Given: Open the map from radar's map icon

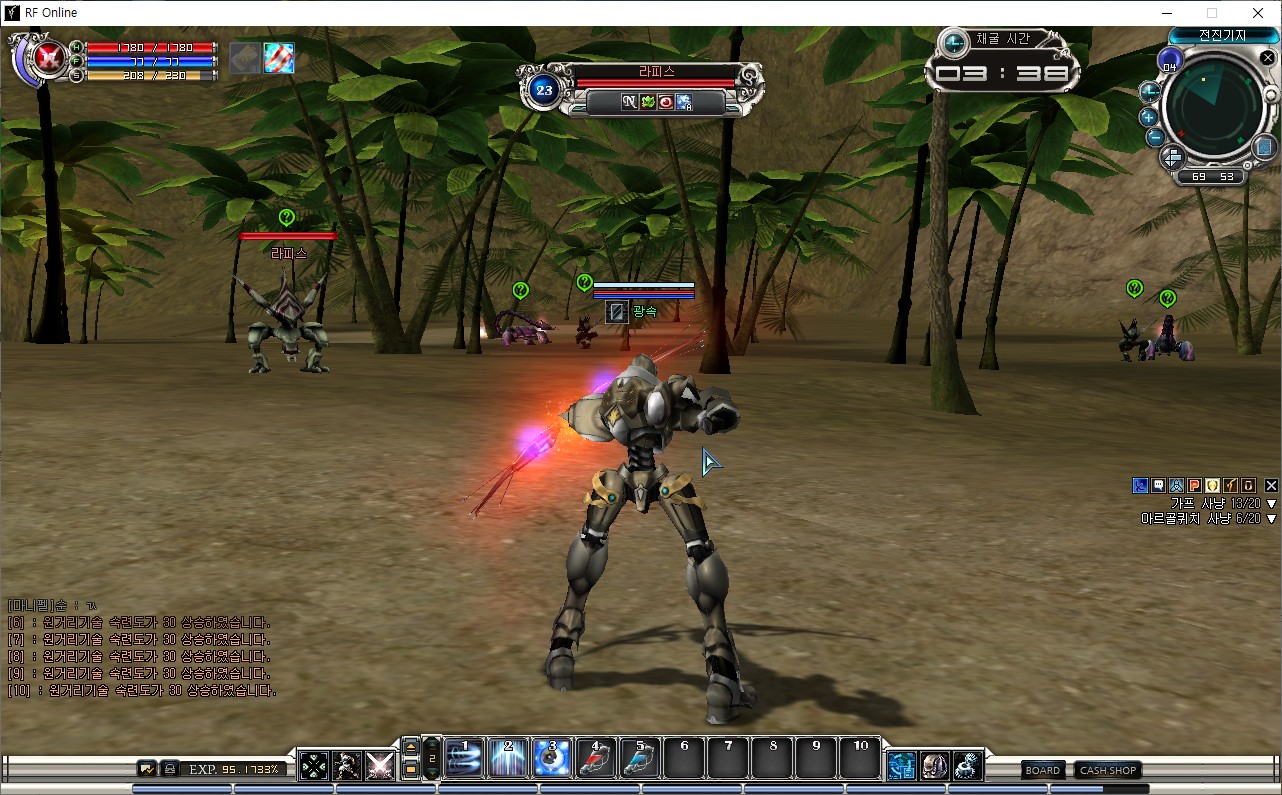Looking at the screenshot, I should click(x=1264, y=147).
